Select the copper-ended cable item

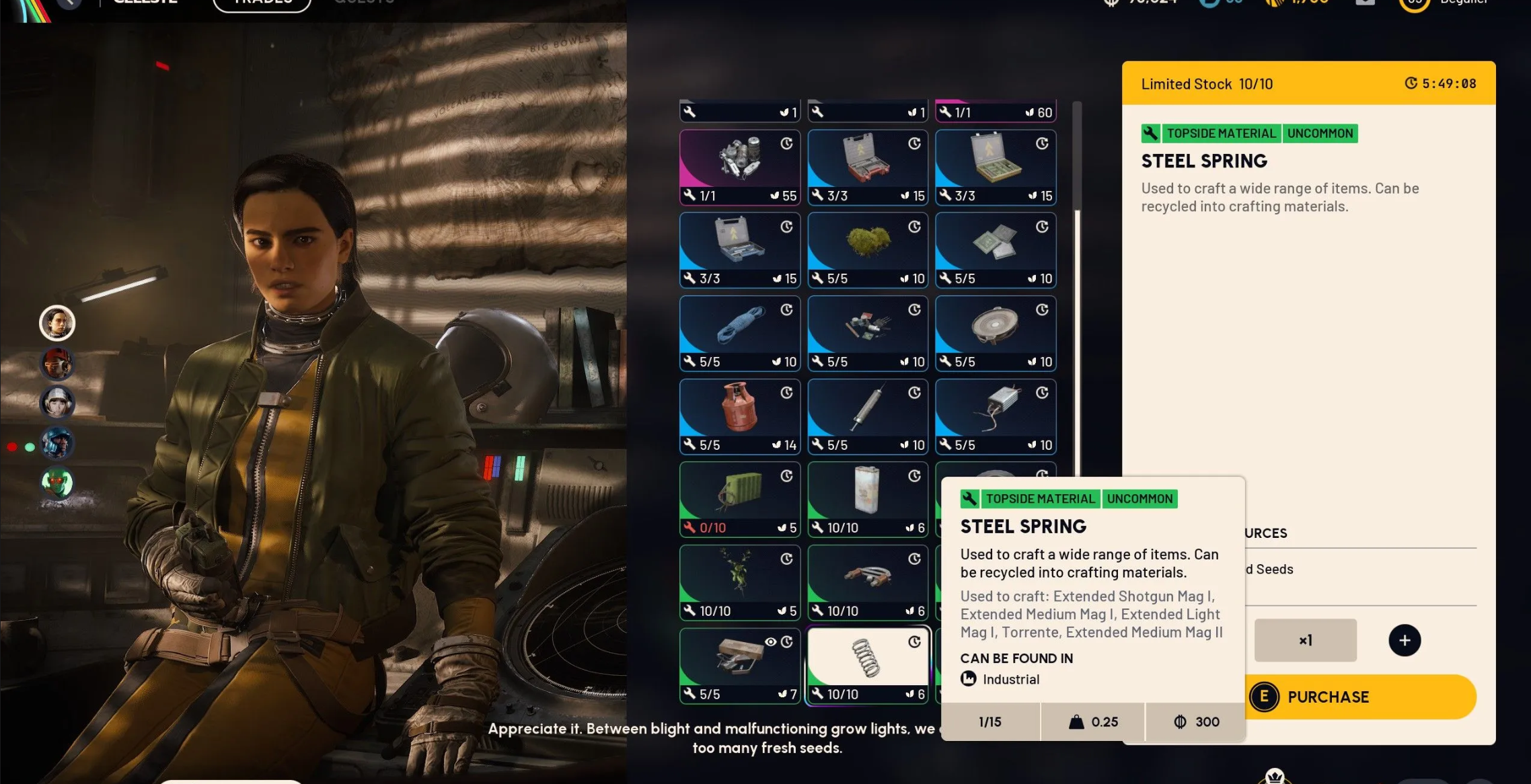pos(867,582)
